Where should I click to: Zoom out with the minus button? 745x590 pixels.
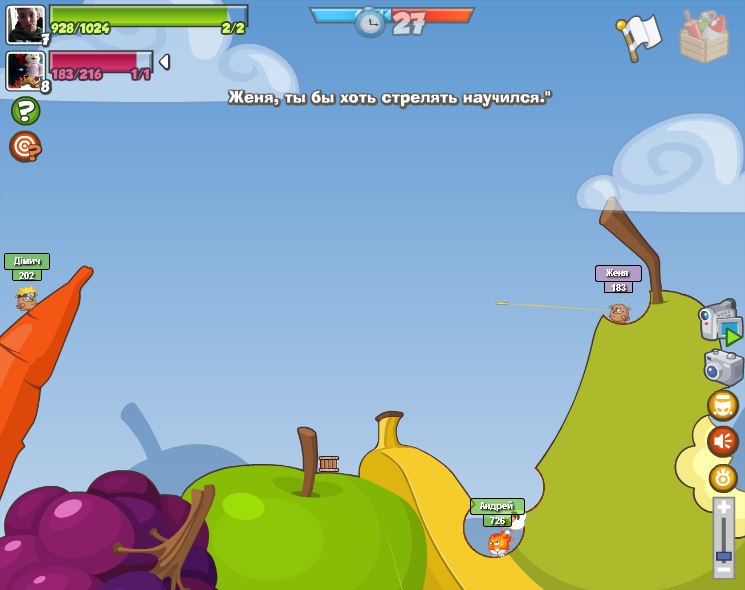point(723,569)
